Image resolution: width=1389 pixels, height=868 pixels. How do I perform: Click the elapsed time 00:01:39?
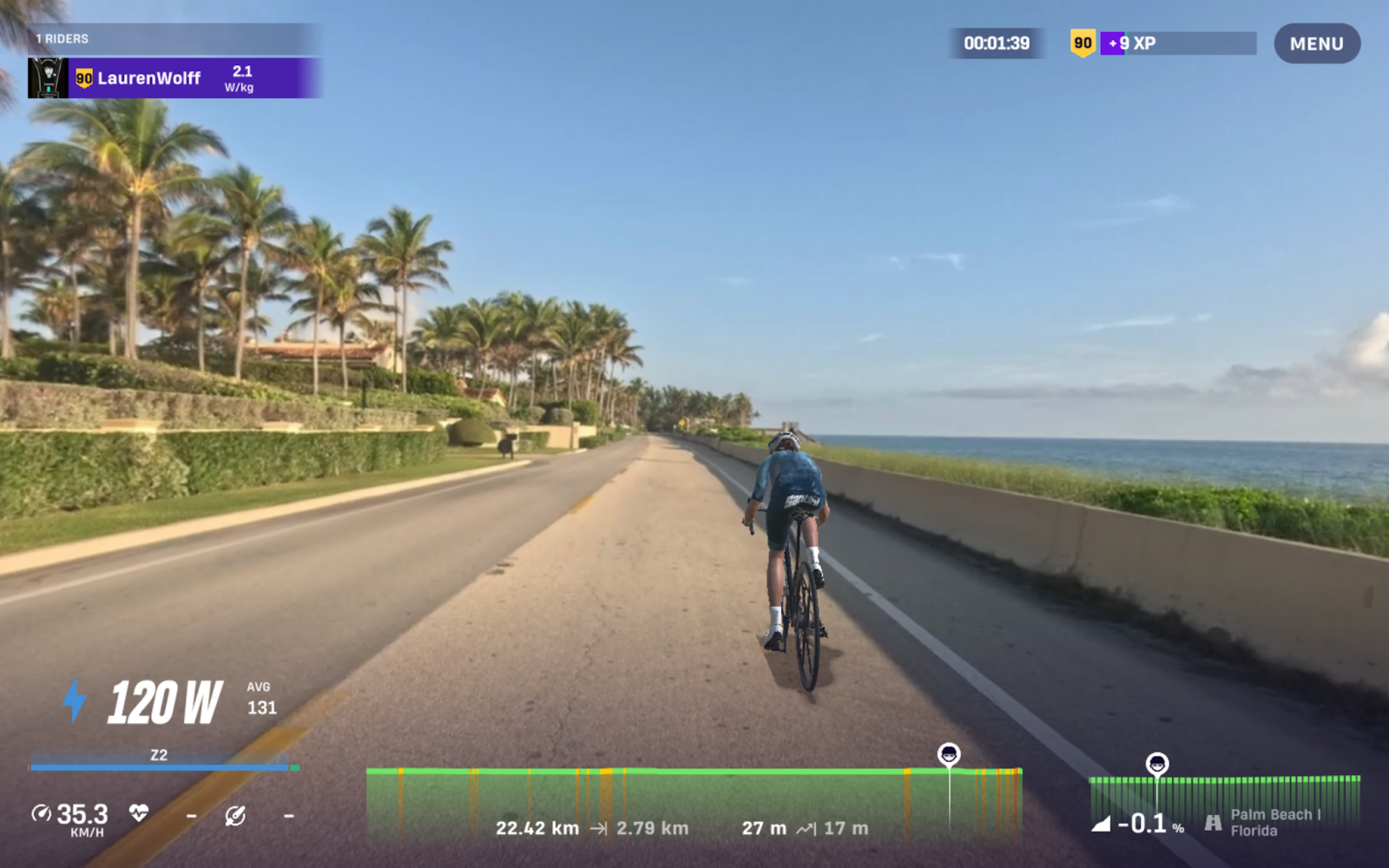(997, 43)
